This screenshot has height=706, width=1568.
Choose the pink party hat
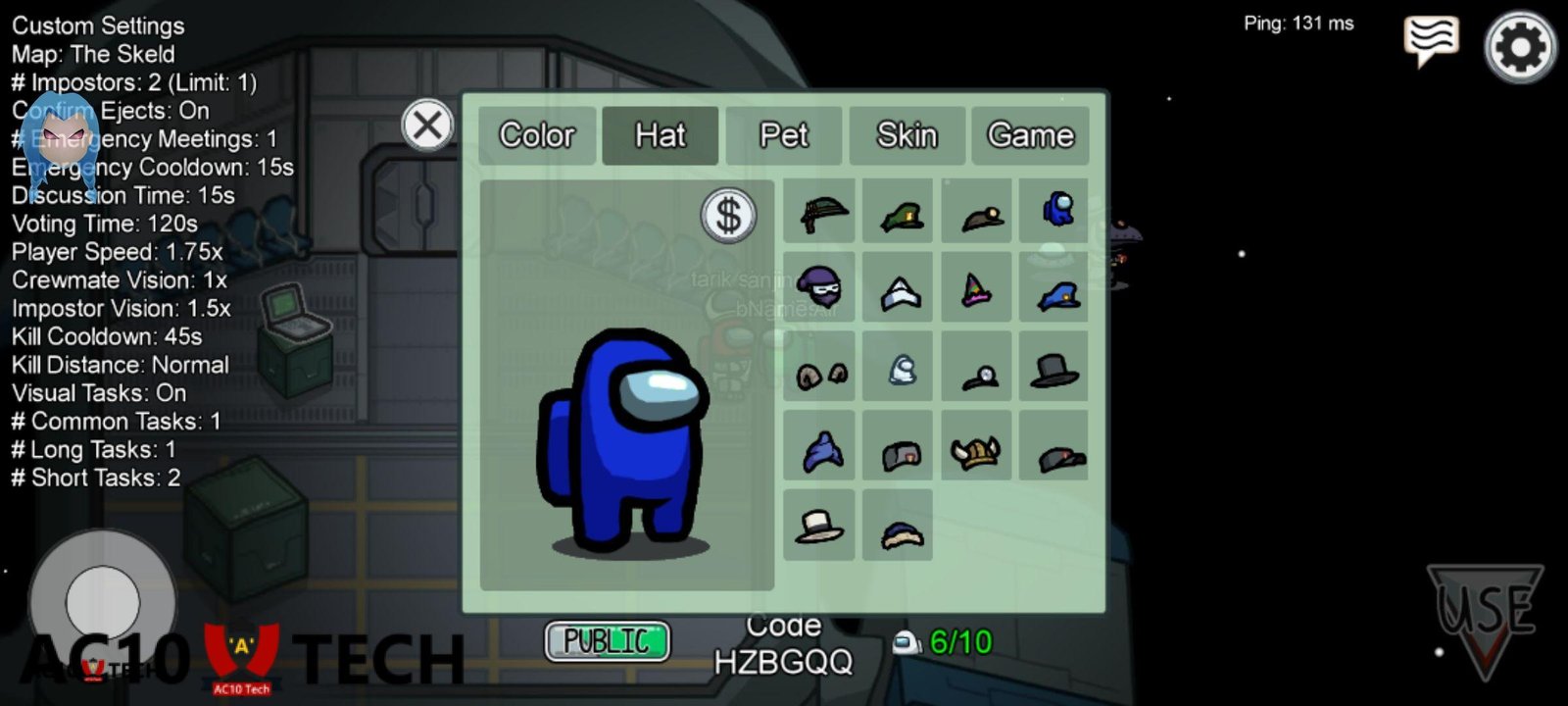click(977, 289)
